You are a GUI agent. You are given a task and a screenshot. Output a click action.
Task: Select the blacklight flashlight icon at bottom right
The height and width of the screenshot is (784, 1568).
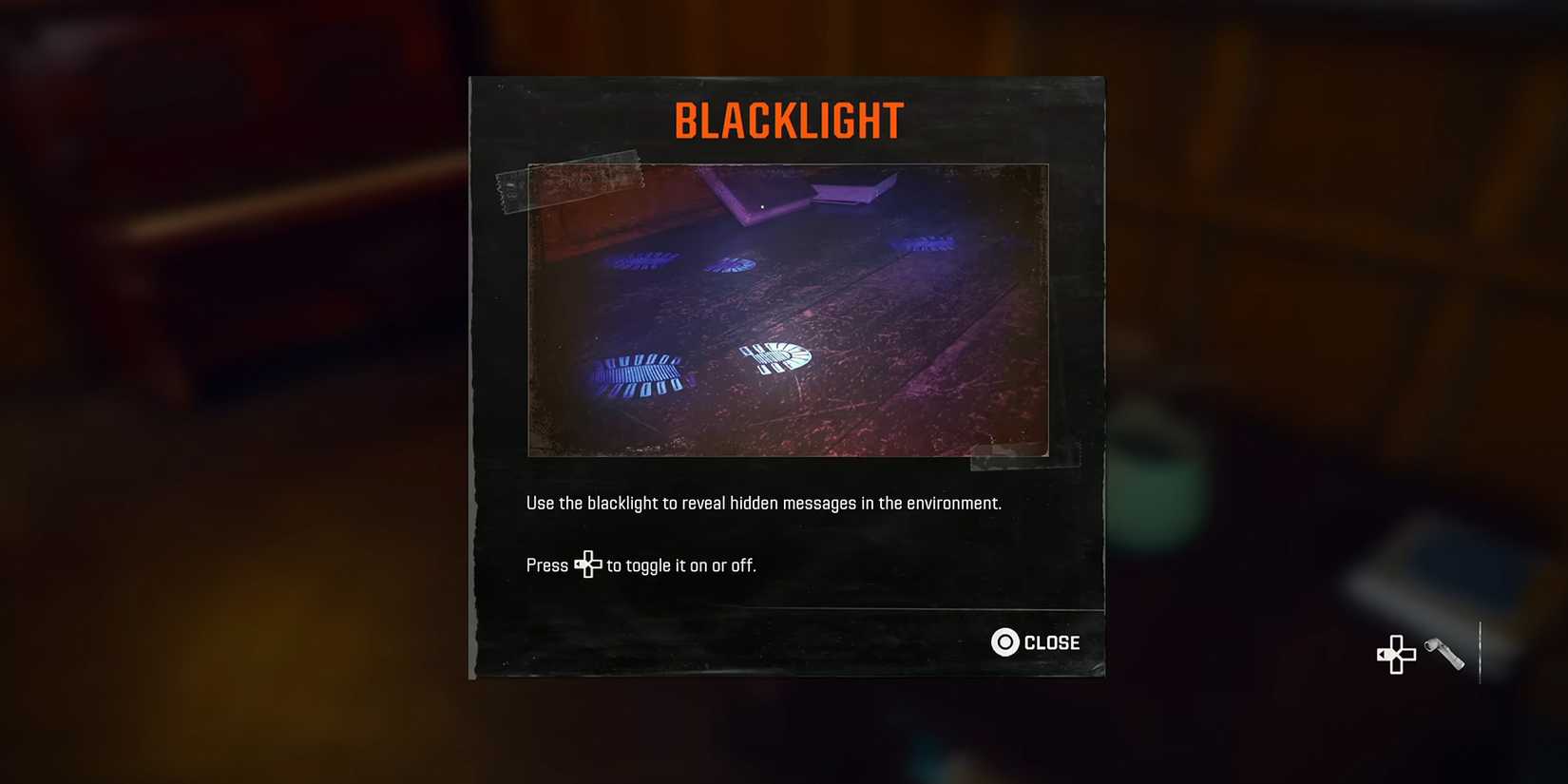[x=1444, y=655]
